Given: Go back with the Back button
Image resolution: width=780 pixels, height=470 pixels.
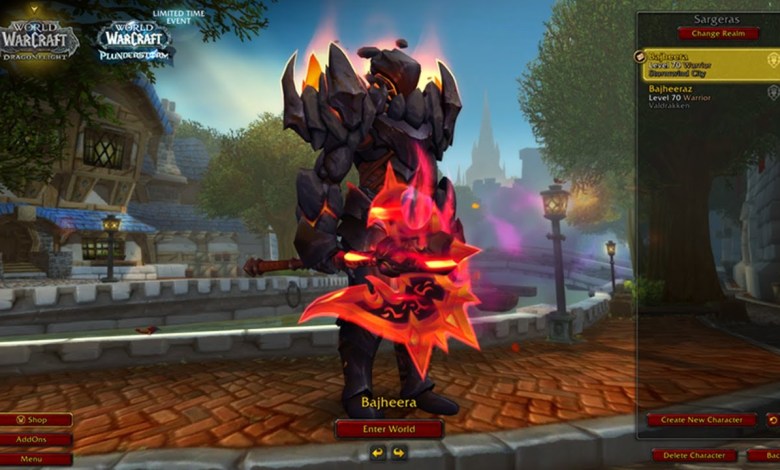Looking at the screenshot, I should click(765, 455).
